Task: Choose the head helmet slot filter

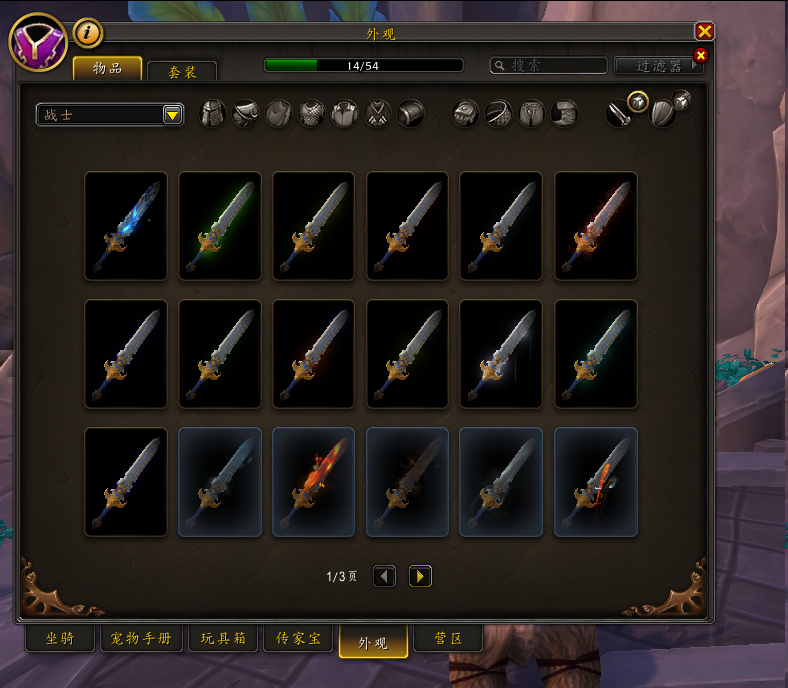Action: (x=213, y=114)
